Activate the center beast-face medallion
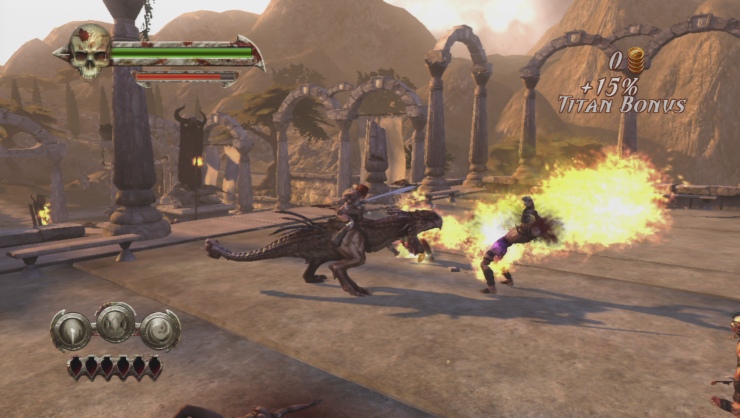This screenshot has height=418, width=740. coord(116,323)
